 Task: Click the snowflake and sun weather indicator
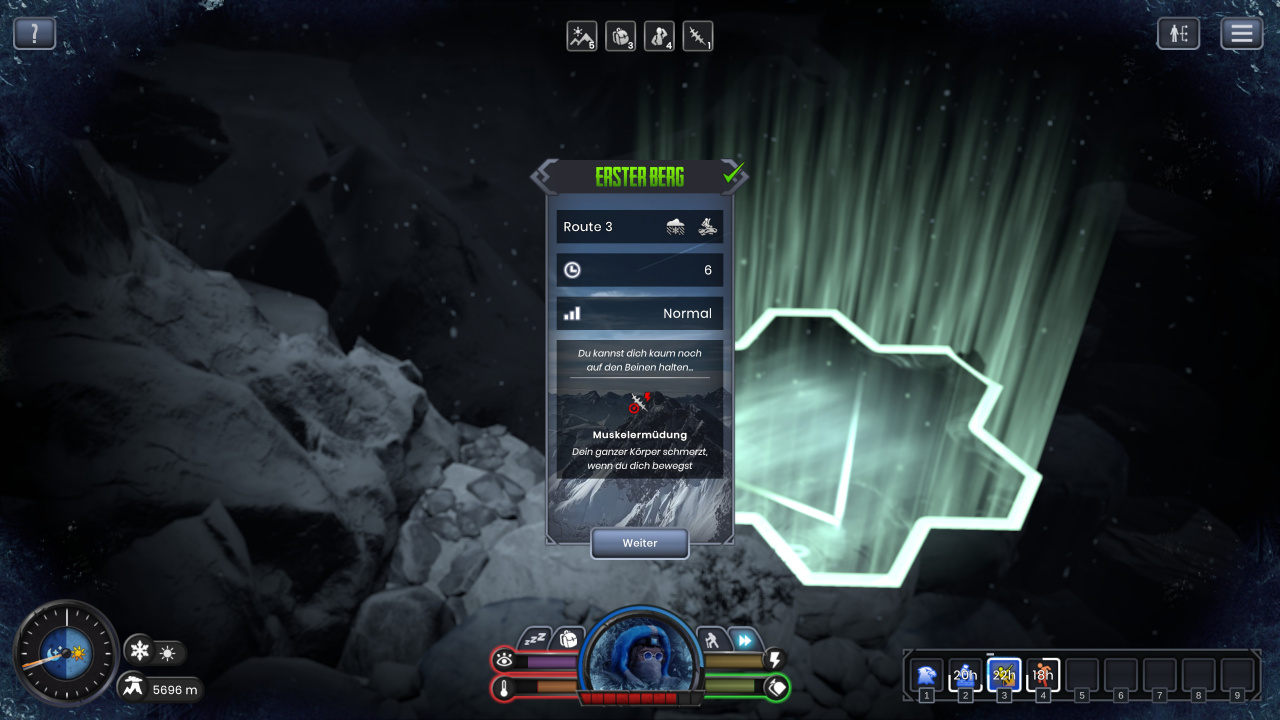[154, 653]
